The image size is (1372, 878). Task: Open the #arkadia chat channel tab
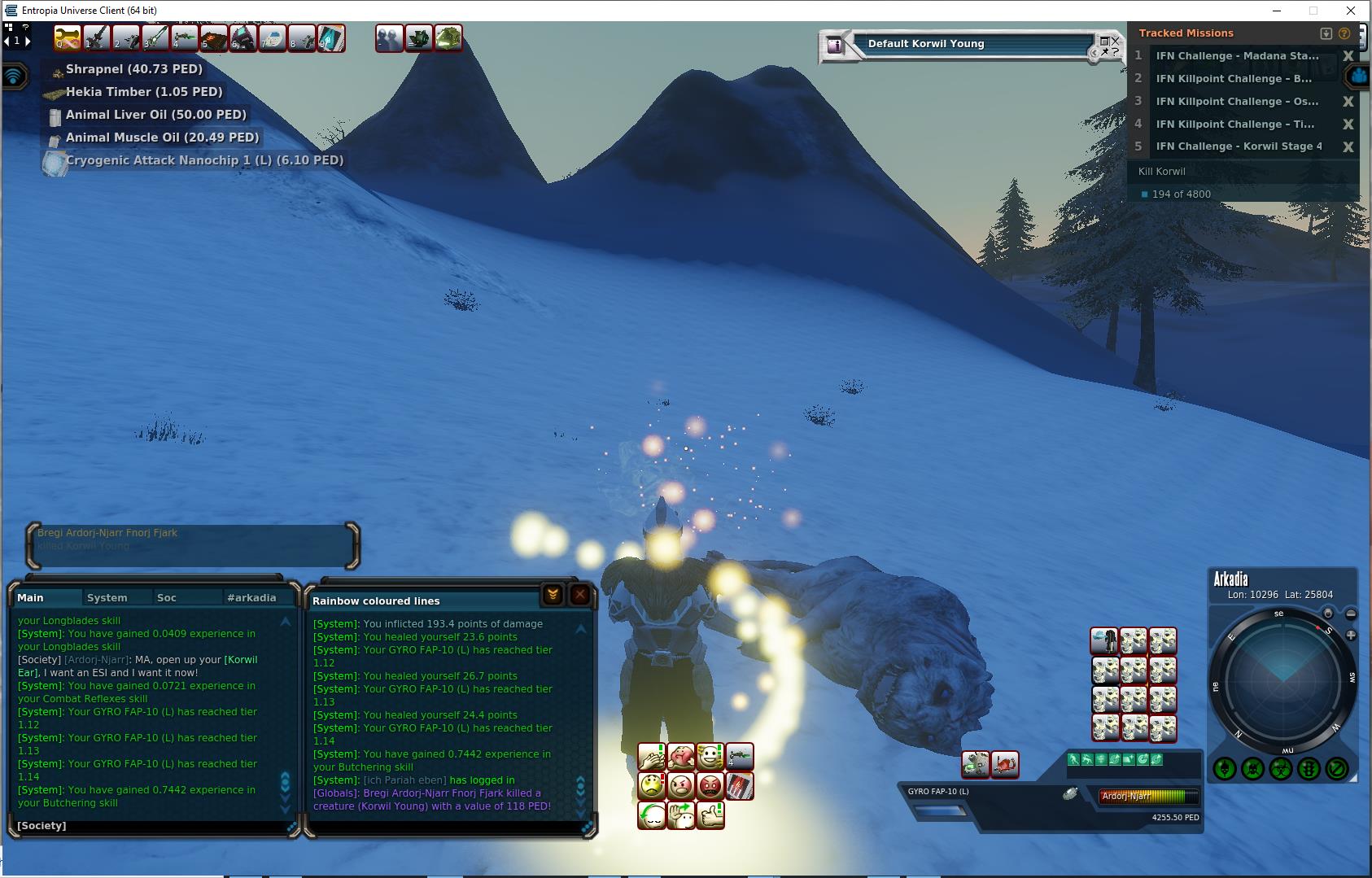pos(251,597)
